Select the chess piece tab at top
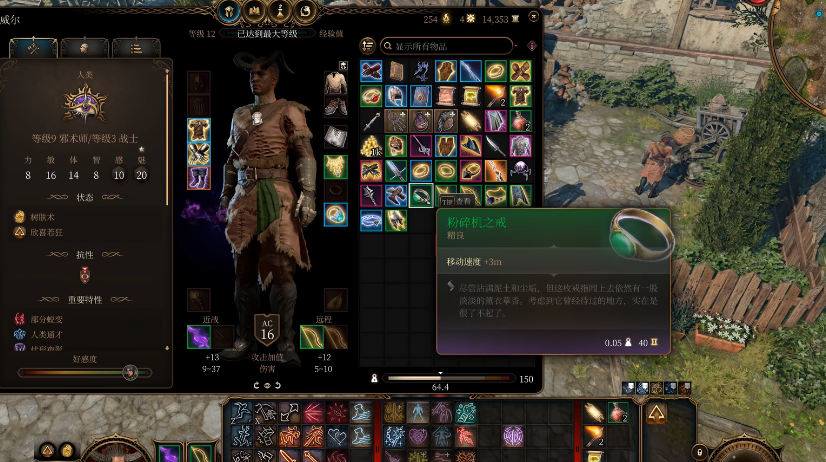Screen dimensions: 826x462 [x=280, y=12]
